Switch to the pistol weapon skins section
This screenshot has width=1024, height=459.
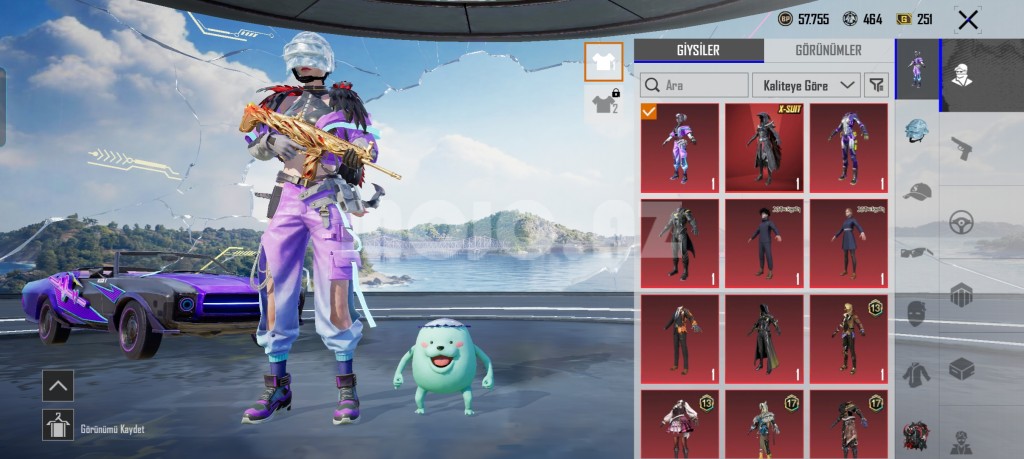tap(961, 148)
